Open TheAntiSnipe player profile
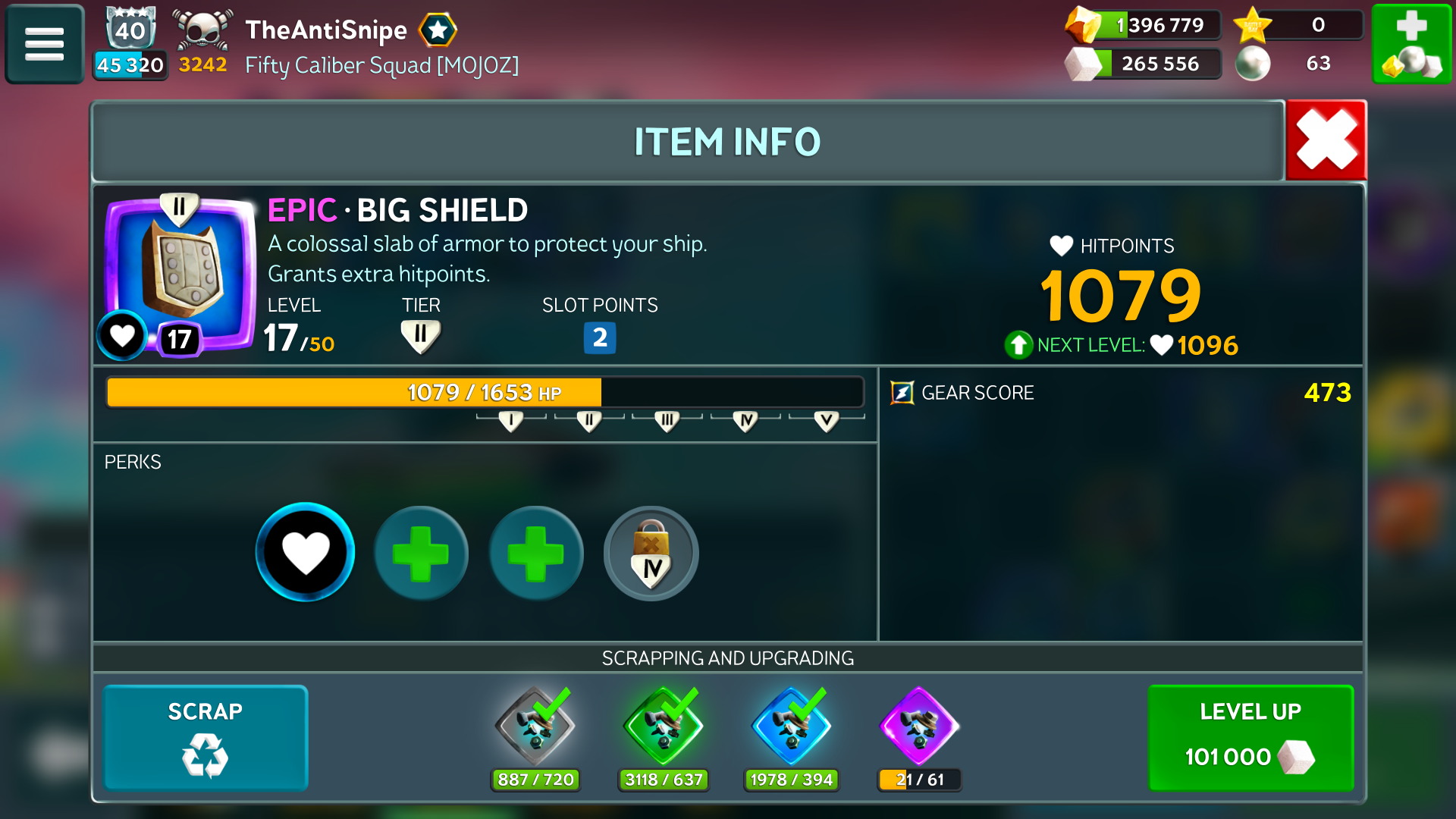Viewport: 1456px width, 819px height. pos(326,30)
